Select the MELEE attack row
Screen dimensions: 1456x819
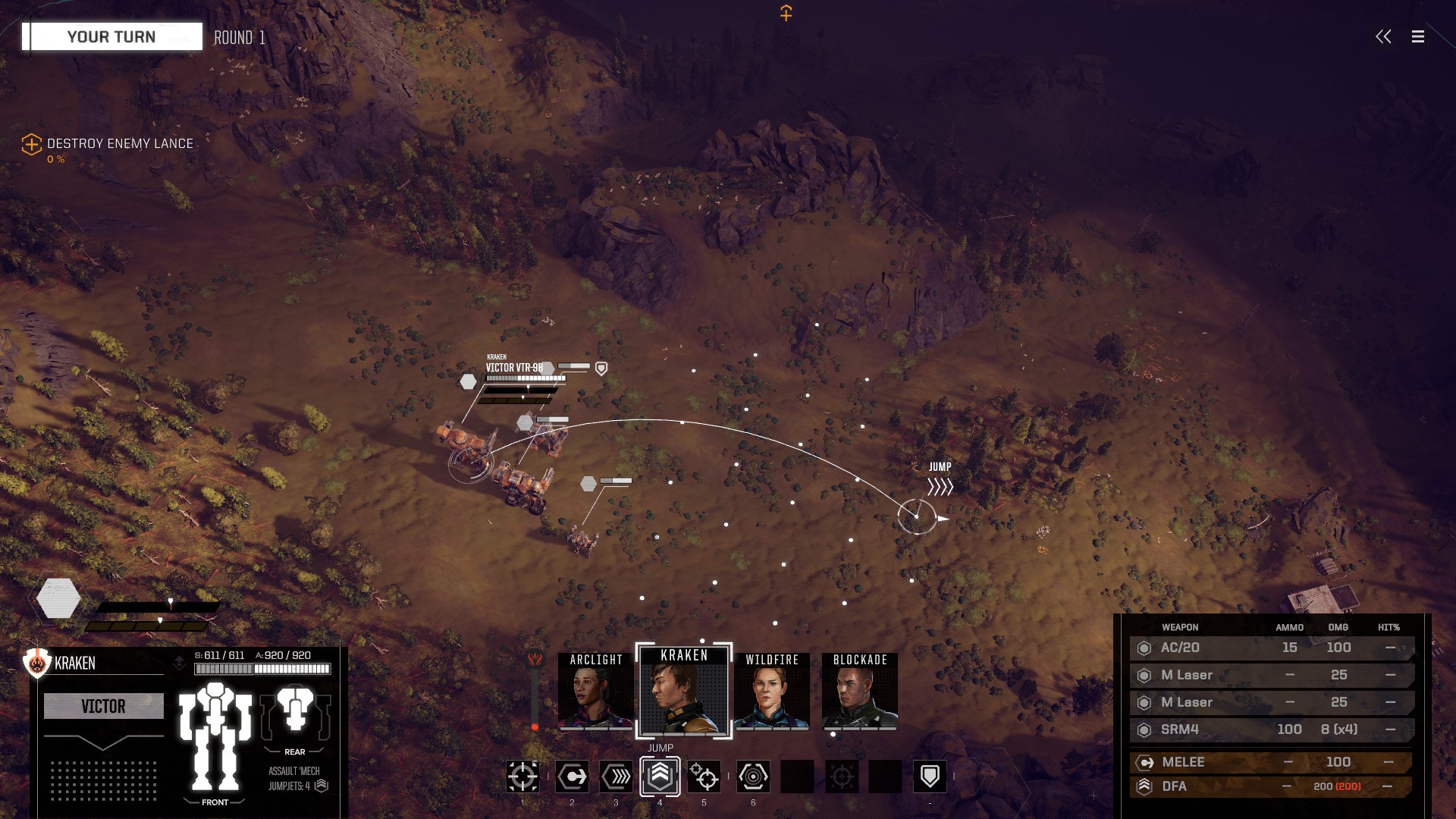point(1272,762)
